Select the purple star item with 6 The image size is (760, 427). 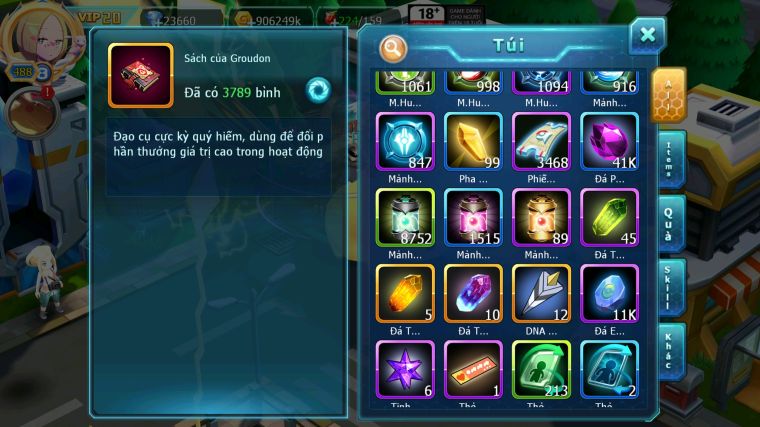tap(405, 368)
